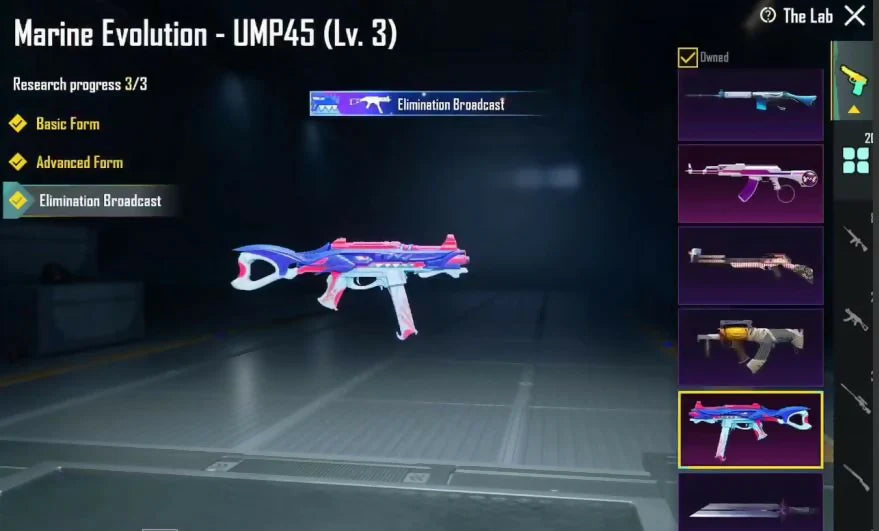
Task: Close the weapon lab screen
Action: pos(855,15)
